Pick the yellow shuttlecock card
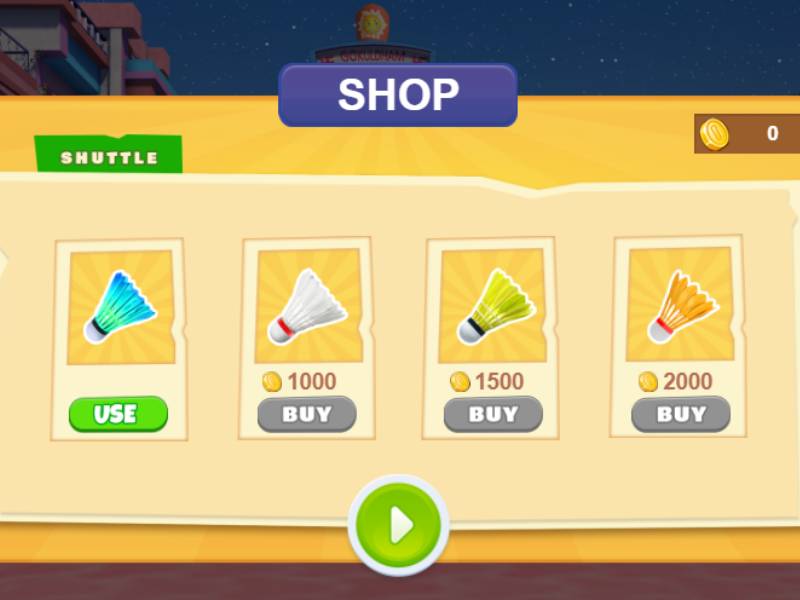 [492, 306]
